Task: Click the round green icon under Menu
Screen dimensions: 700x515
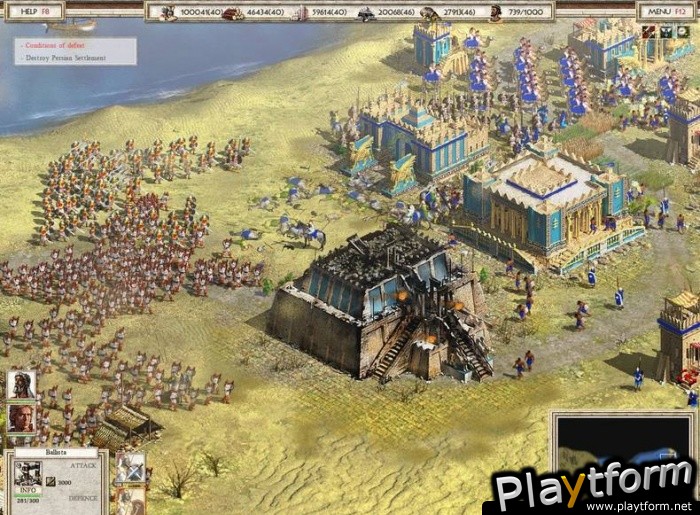Action: coord(683,32)
